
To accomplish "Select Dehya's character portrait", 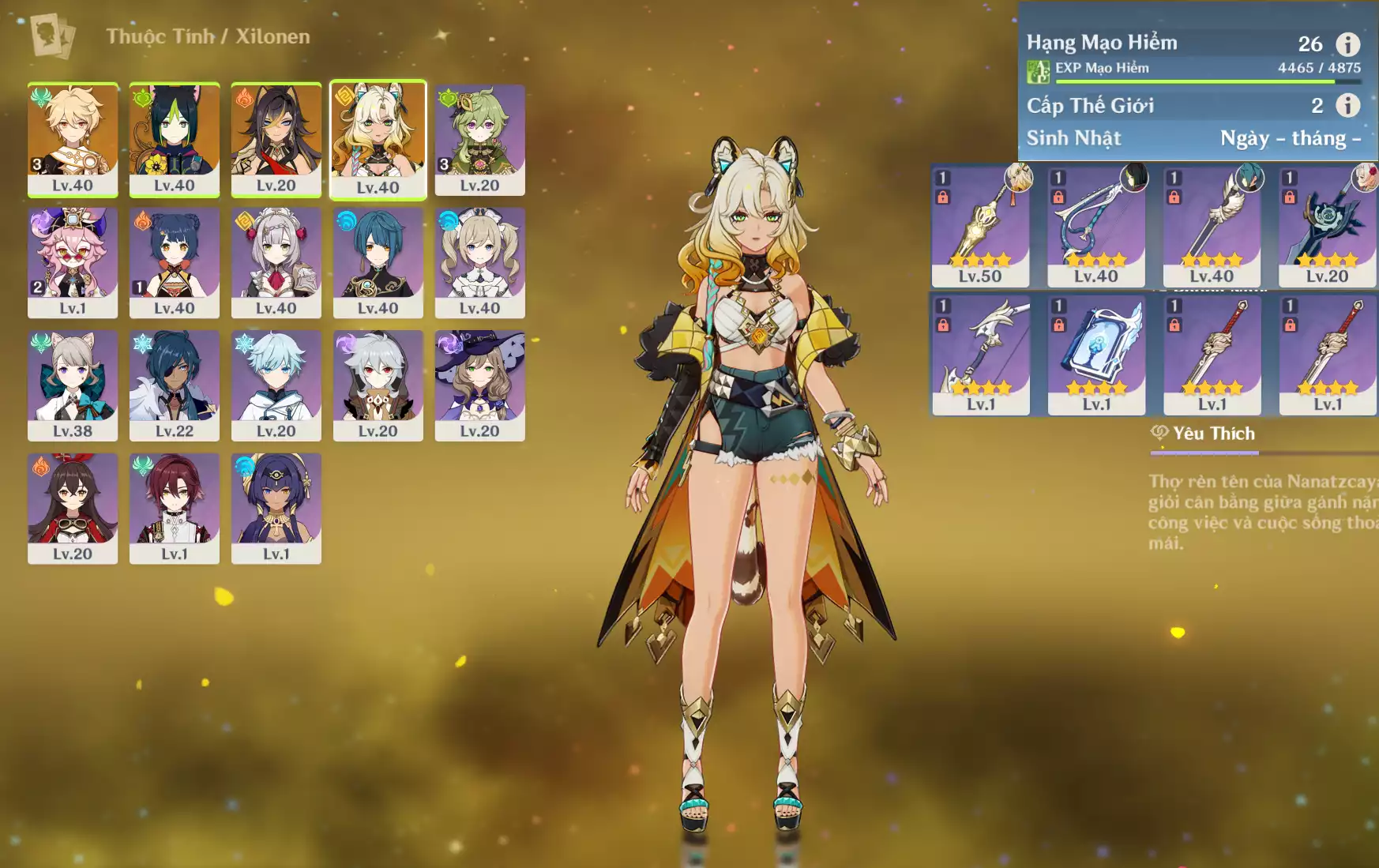I will [x=276, y=139].
